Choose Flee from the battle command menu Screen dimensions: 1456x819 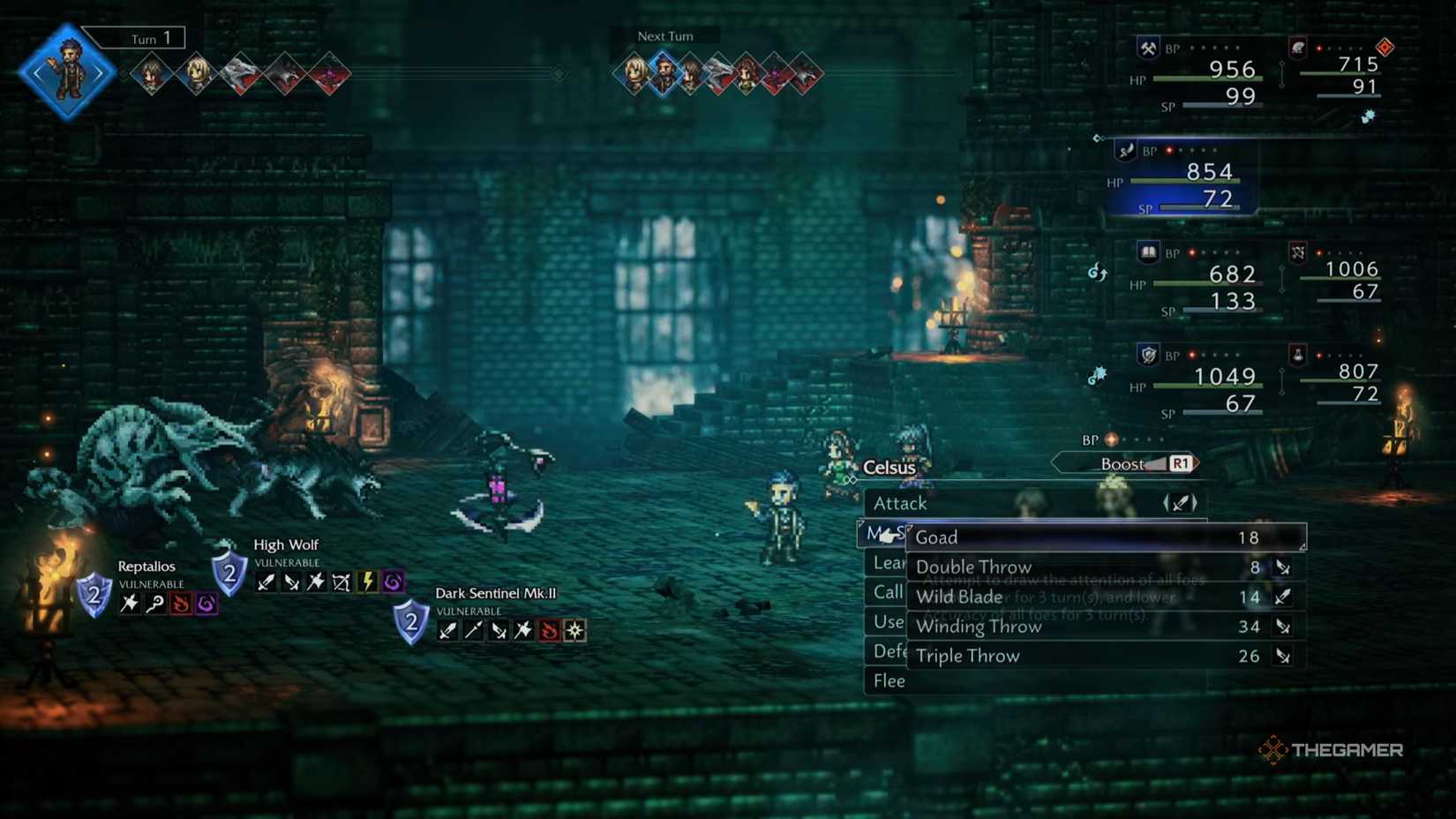tap(888, 680)
